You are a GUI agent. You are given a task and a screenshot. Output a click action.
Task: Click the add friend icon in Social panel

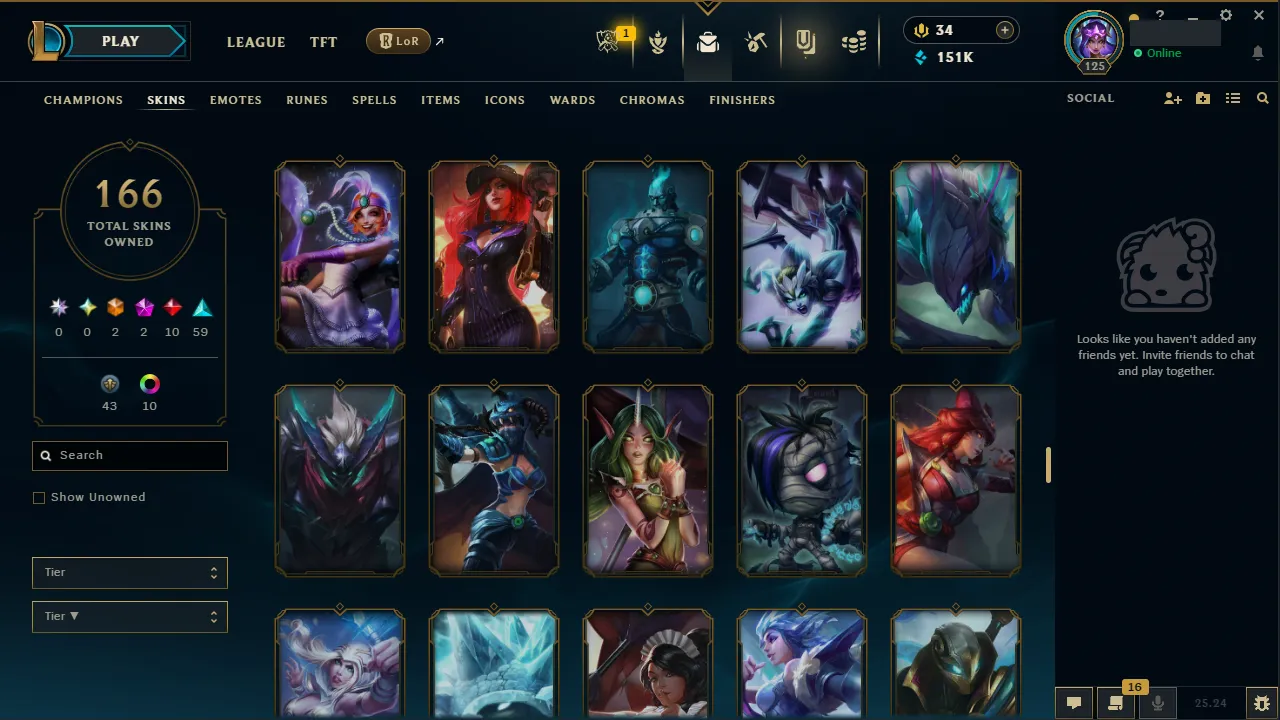pos(1172,98)
